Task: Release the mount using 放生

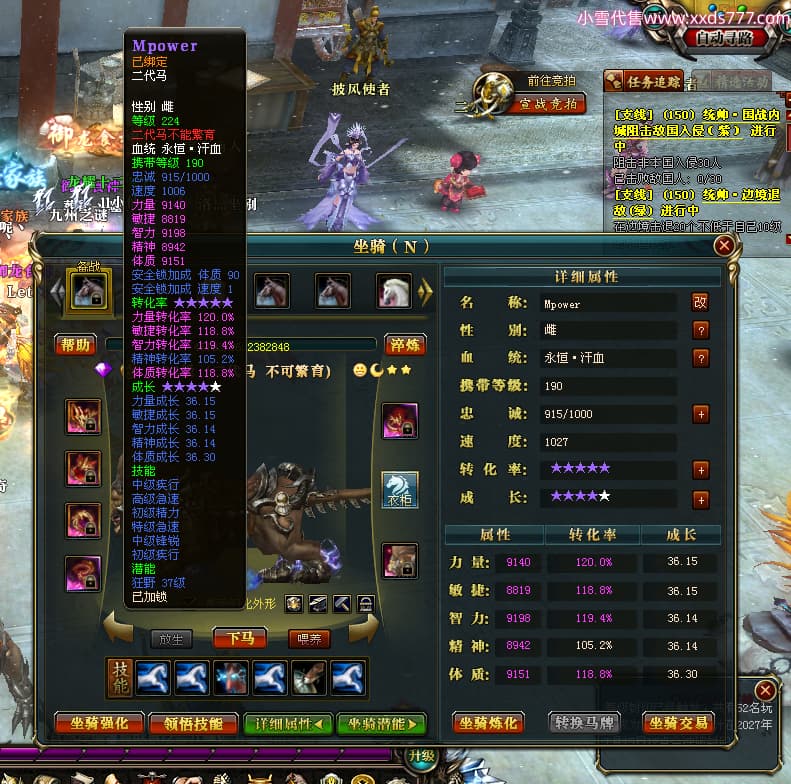Action: pyautogui.click(x=171, y=638)
